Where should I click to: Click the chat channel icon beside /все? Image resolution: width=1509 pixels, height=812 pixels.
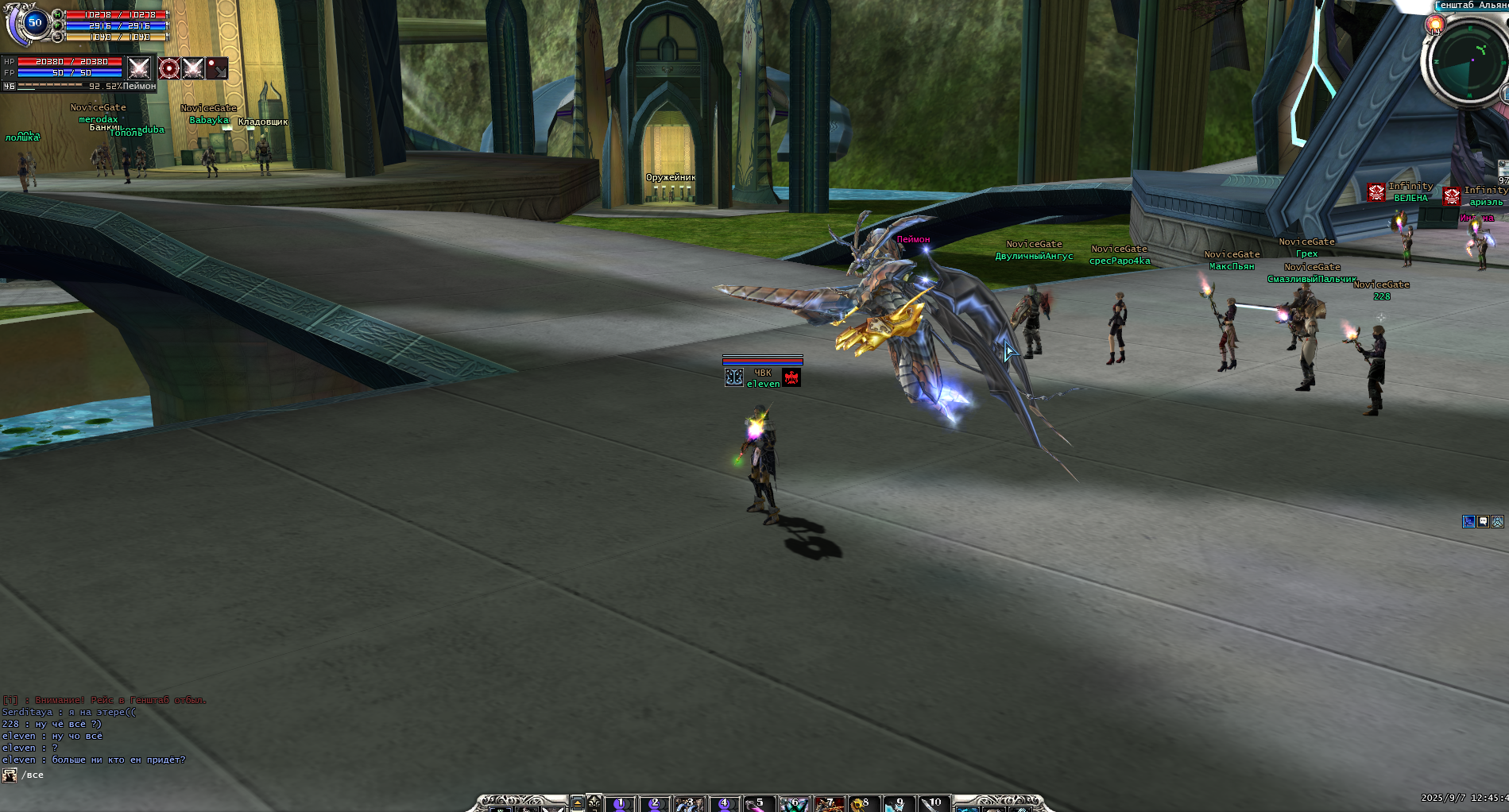pyautogui.click(x=10, y=775)
